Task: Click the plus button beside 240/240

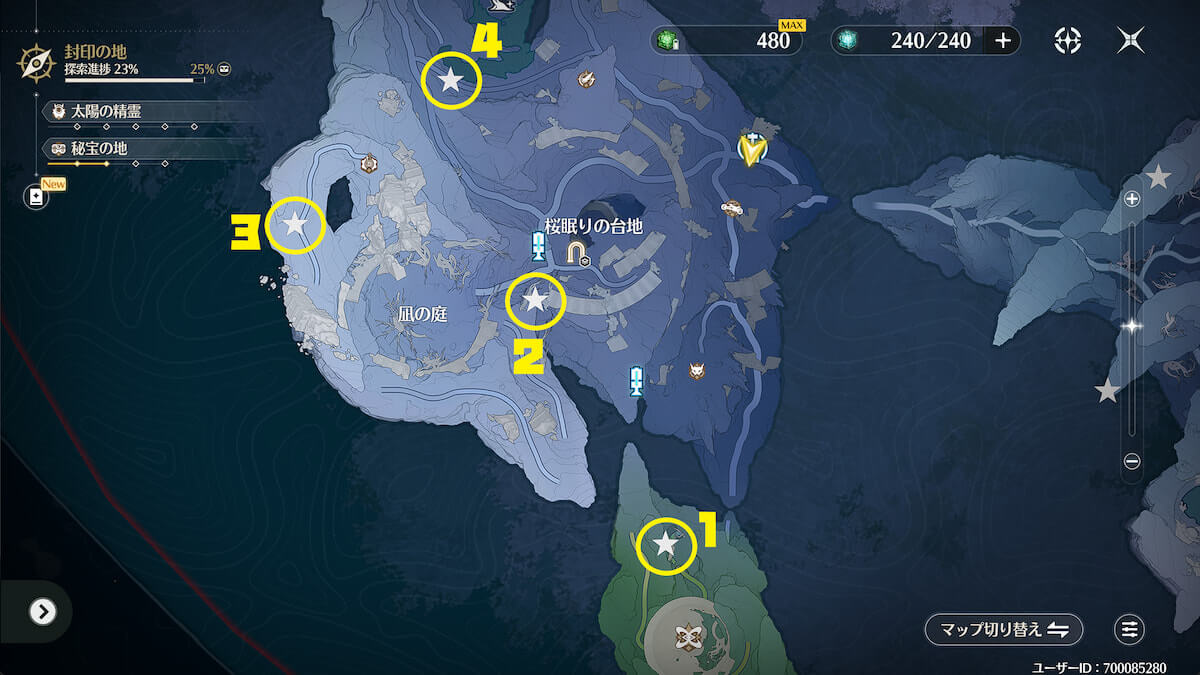Action: click(1003, 40)
